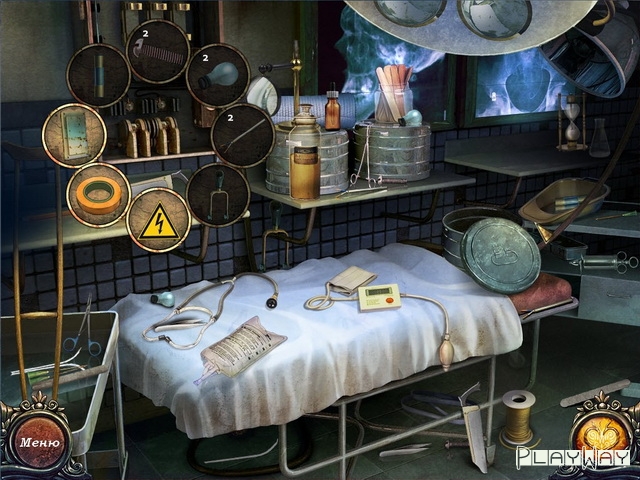640x480 pixels.
Task: Open the Меню button
Action: pos(39,442)
